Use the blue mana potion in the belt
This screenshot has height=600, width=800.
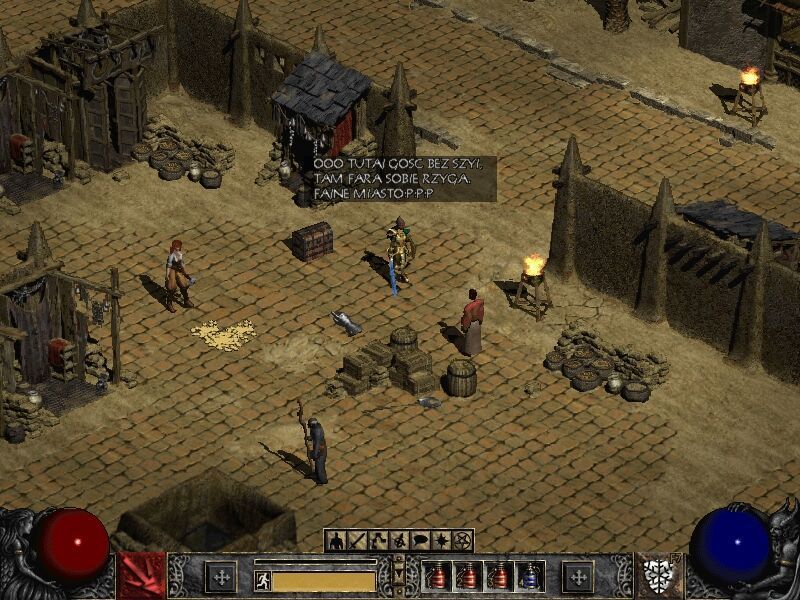pyautogui.click(x=530, y=576)
